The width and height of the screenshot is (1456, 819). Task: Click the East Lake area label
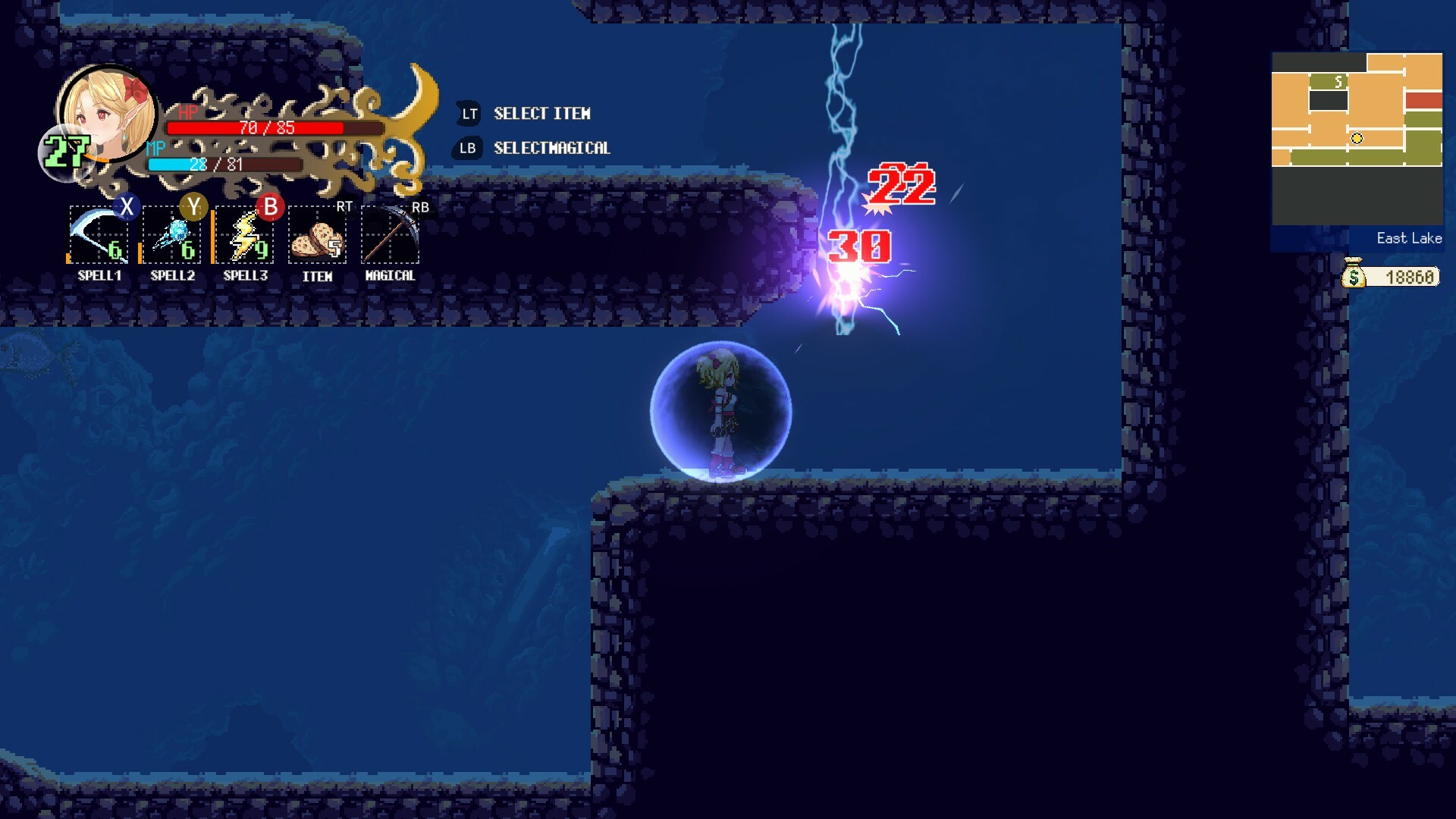tap(1408, 237)
